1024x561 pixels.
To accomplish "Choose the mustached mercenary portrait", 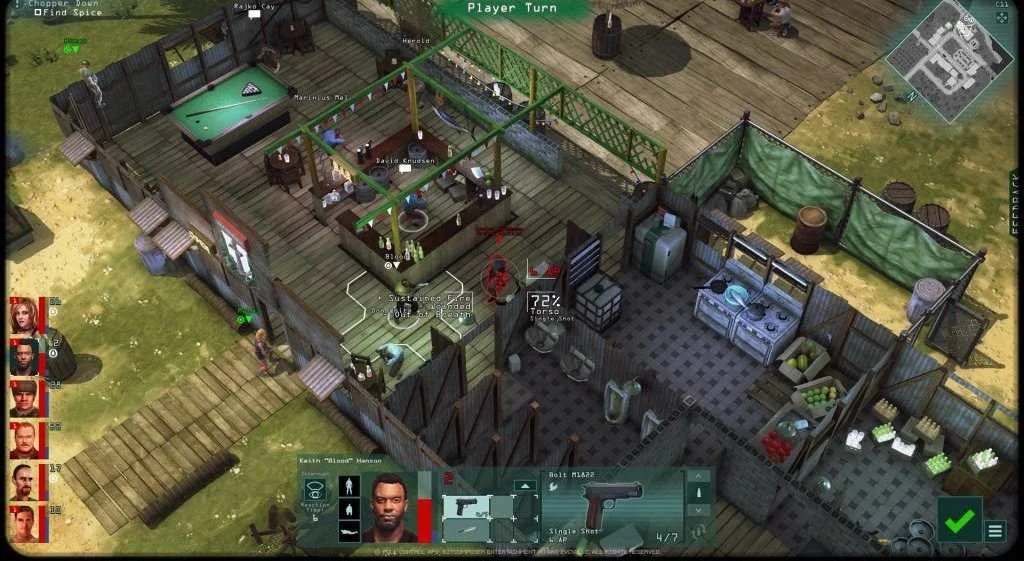I will click(24, 439).
